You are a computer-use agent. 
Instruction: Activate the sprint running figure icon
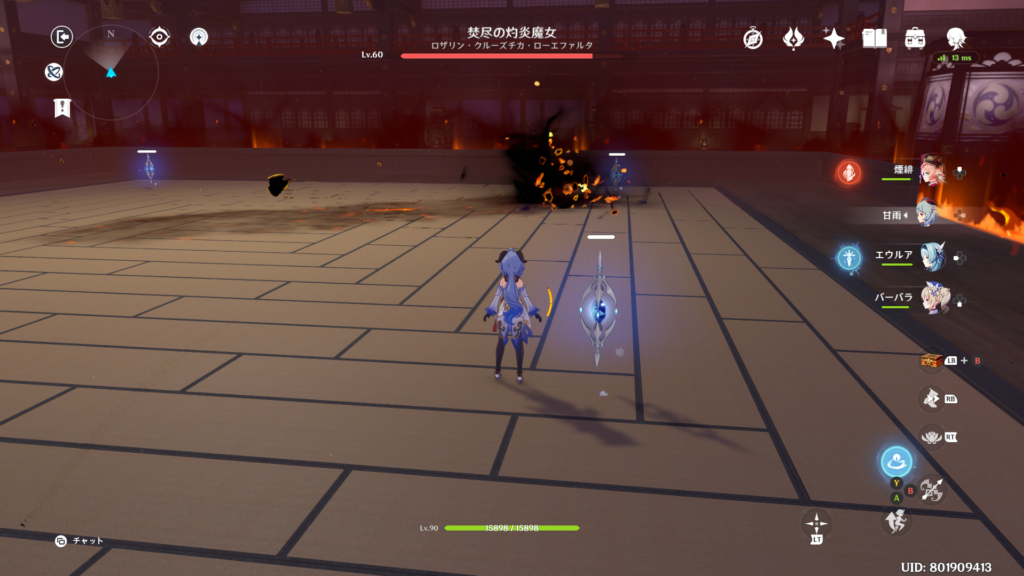pyautogui.click(x=895, y=520)
